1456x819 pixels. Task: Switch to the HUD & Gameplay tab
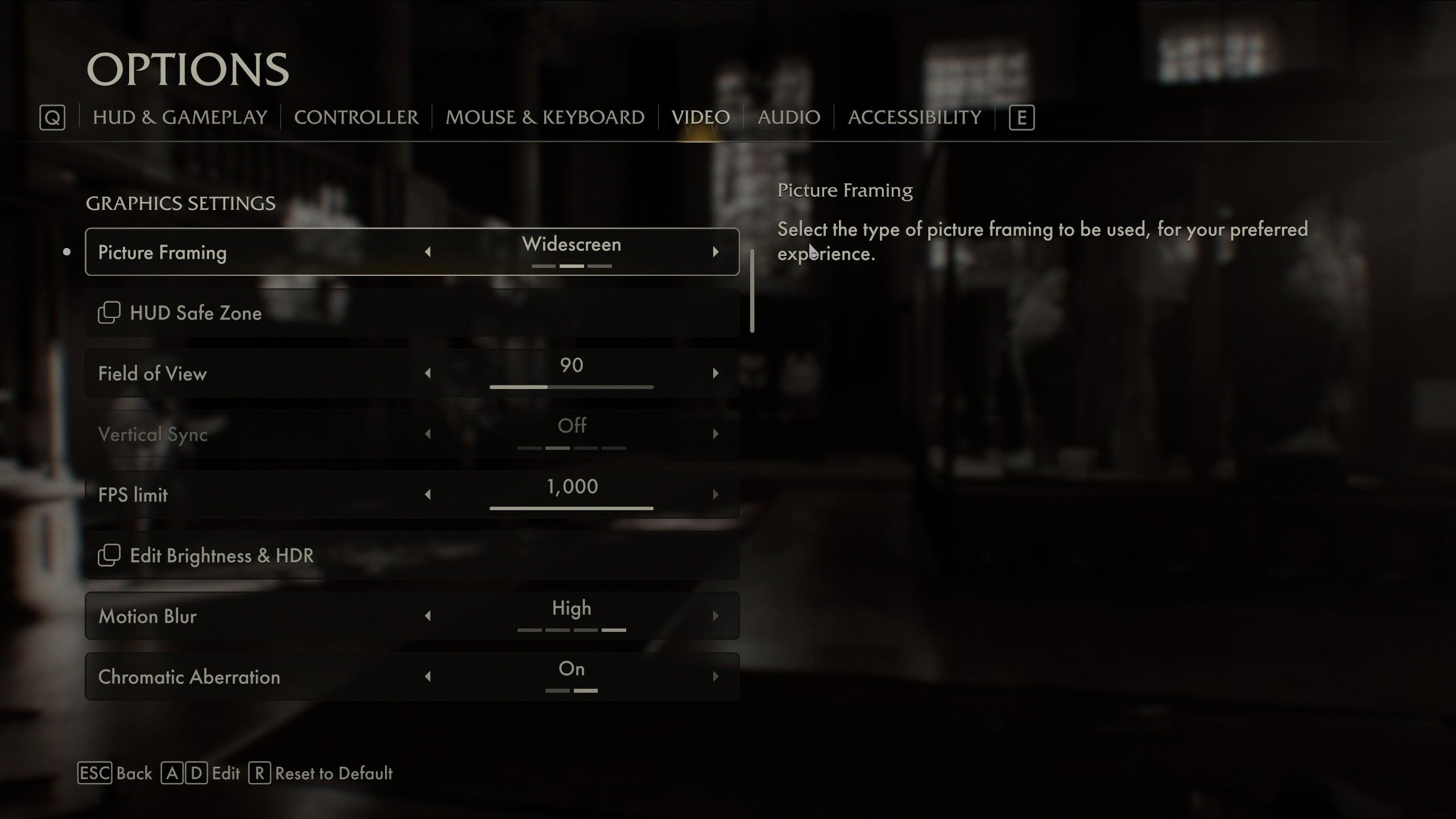pos(180,117)
